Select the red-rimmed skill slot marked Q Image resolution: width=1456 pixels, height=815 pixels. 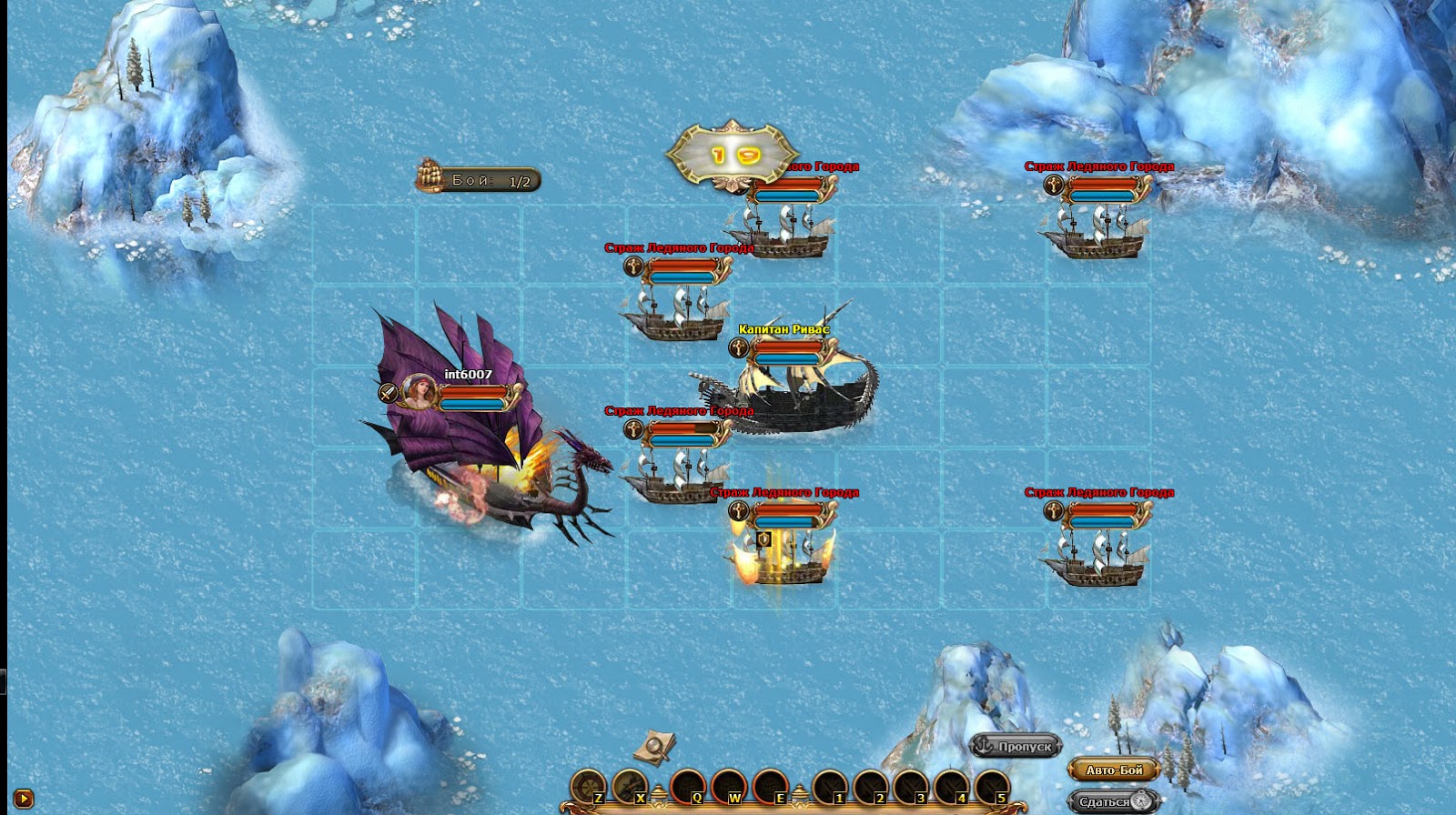[687, 785]
